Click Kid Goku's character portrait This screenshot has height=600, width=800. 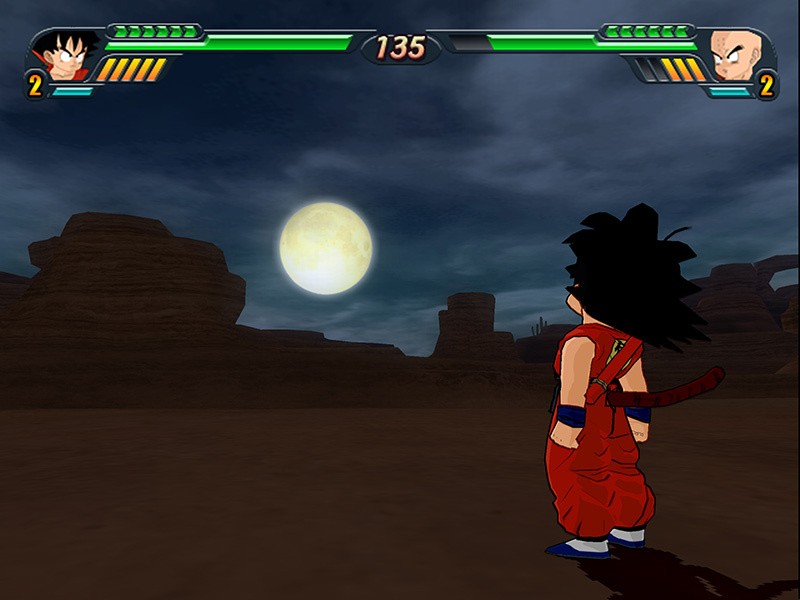pos(66,56)
